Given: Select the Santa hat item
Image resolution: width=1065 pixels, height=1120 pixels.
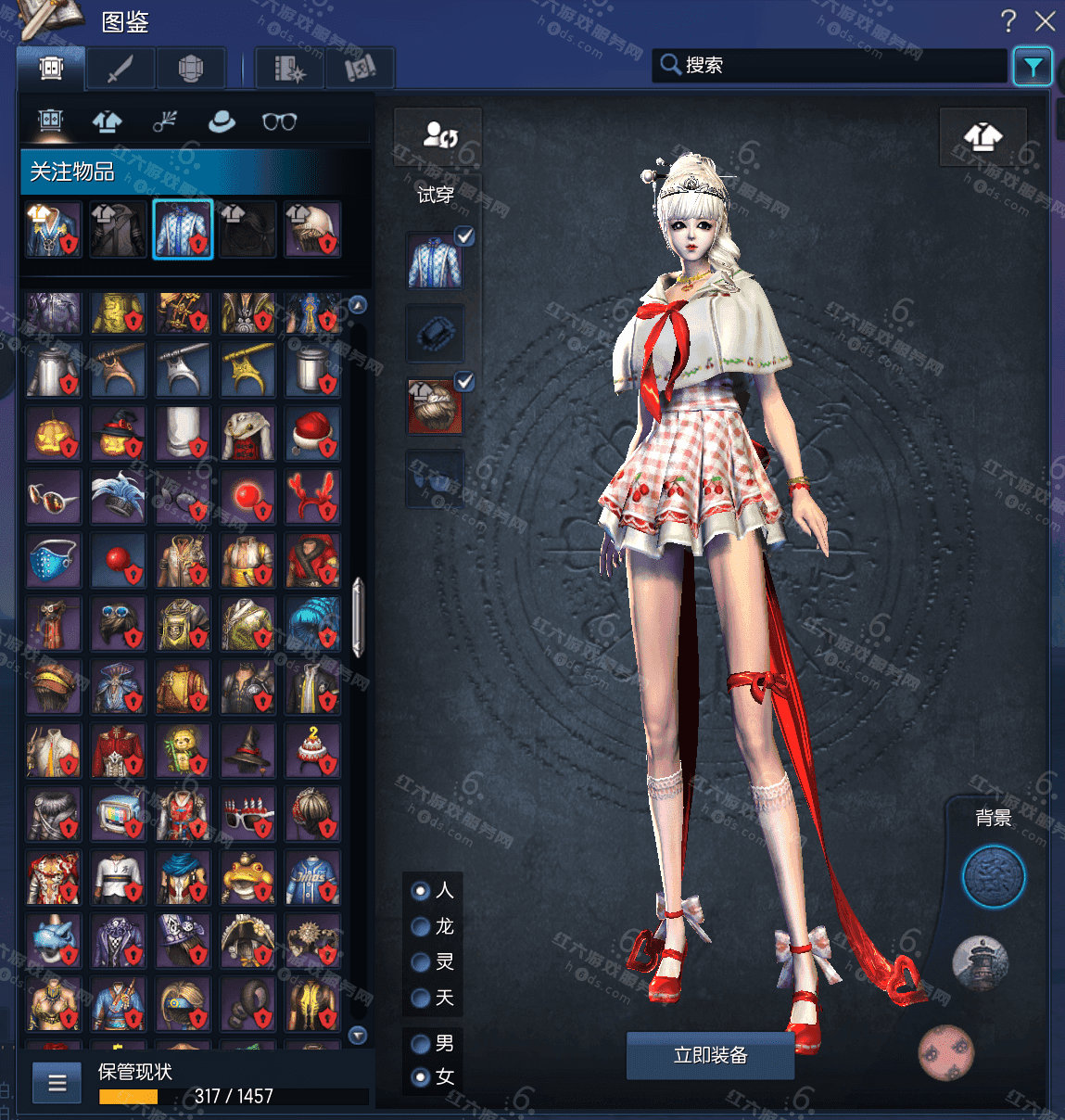Looking at the screenshot, I should [x=312, y=433].
